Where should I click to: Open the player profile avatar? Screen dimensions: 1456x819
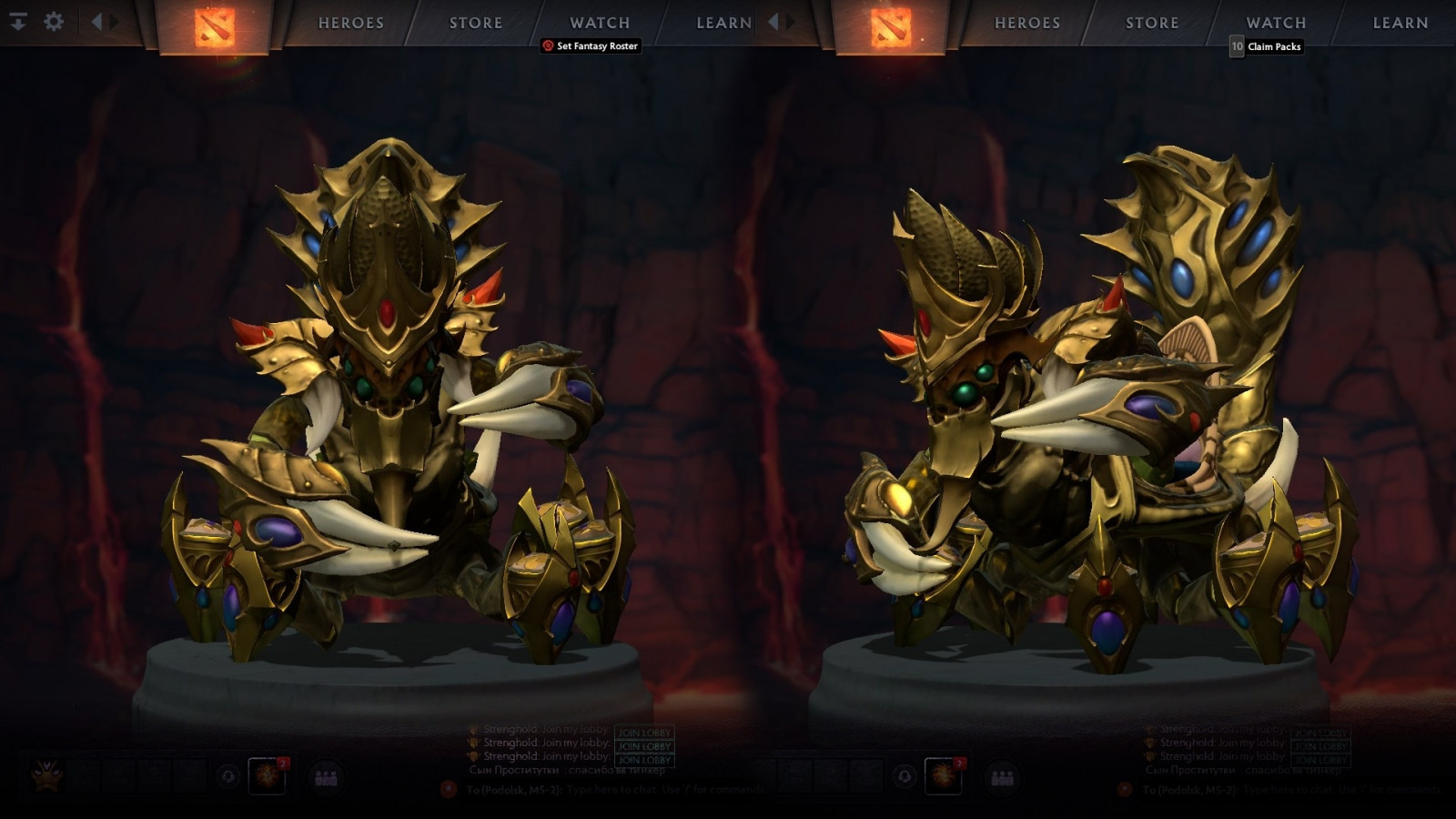[x=46, y=776]
